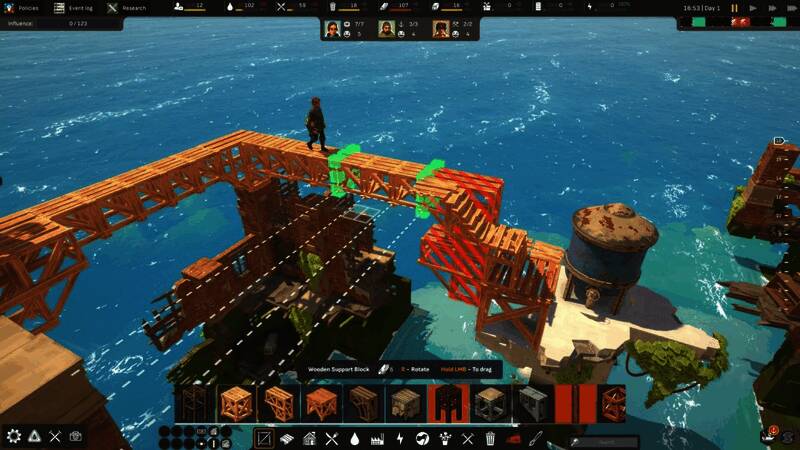Select the middle survivor portrait

(386, 29)
